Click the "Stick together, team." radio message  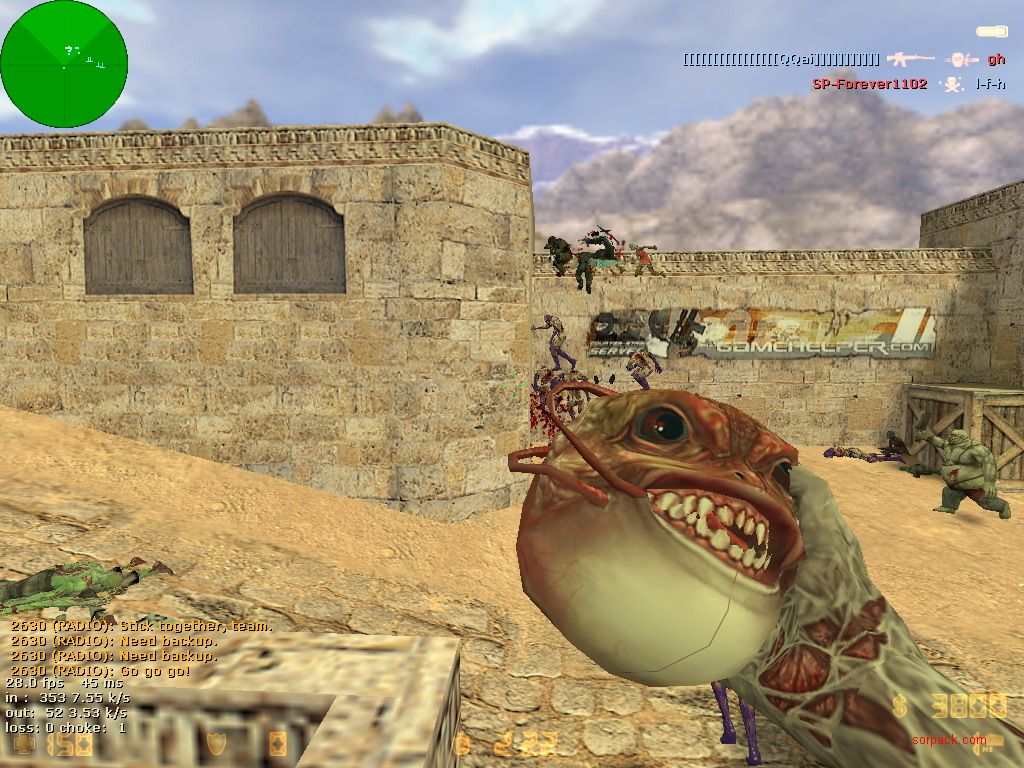point(141,626)
